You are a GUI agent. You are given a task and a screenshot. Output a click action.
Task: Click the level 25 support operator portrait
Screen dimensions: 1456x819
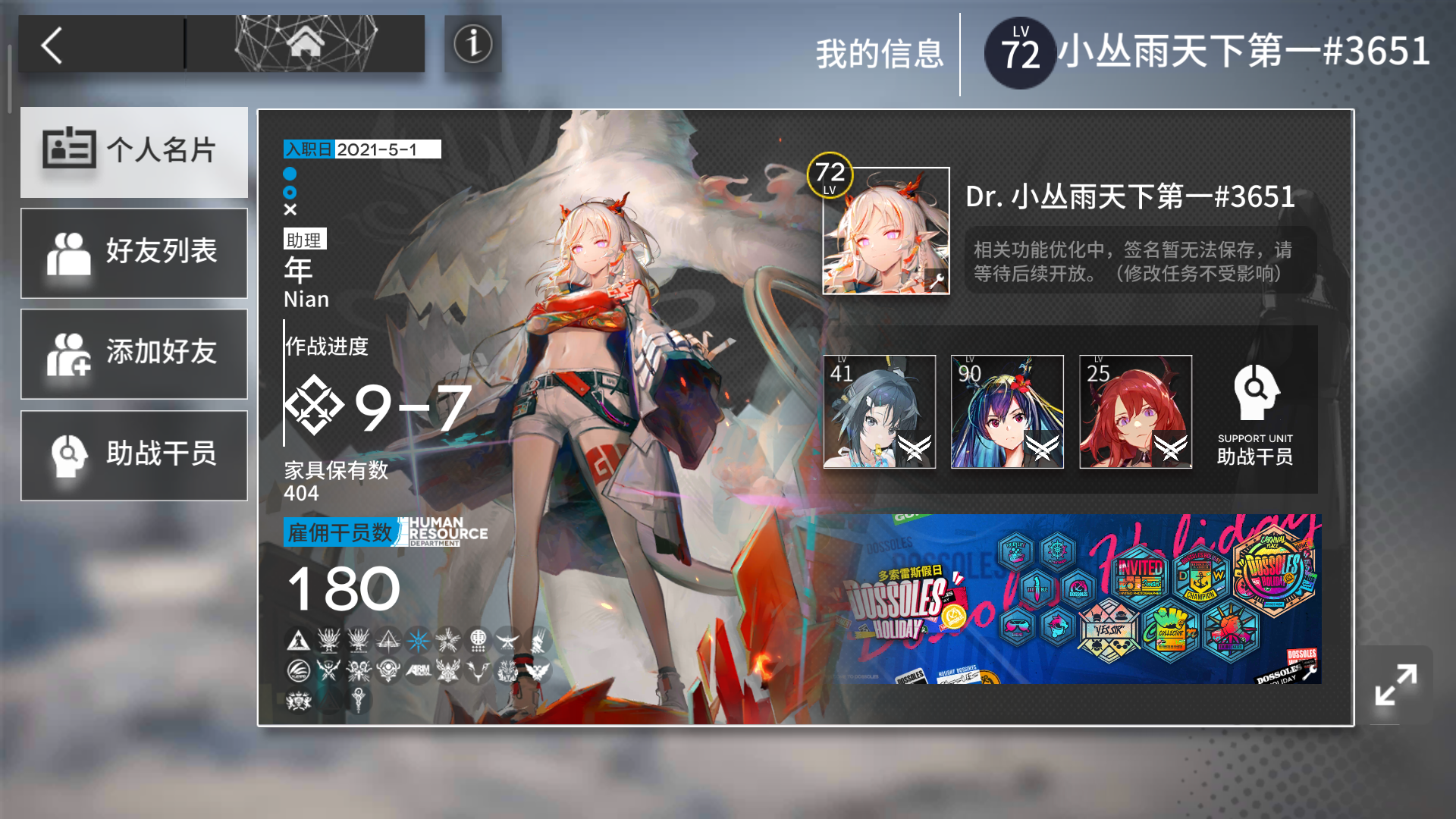tap(1135, 412)
